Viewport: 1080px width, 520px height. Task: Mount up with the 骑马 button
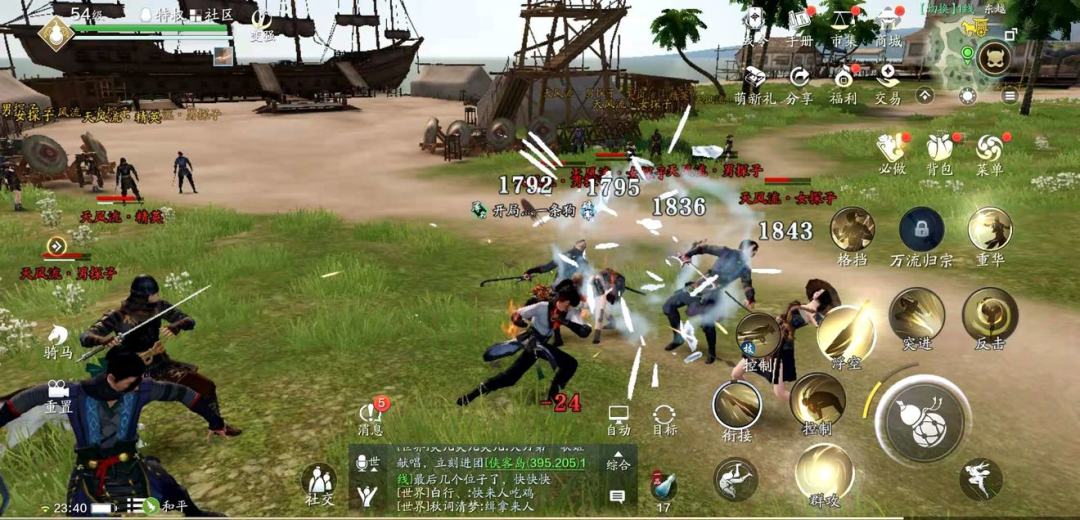(57, 340)
